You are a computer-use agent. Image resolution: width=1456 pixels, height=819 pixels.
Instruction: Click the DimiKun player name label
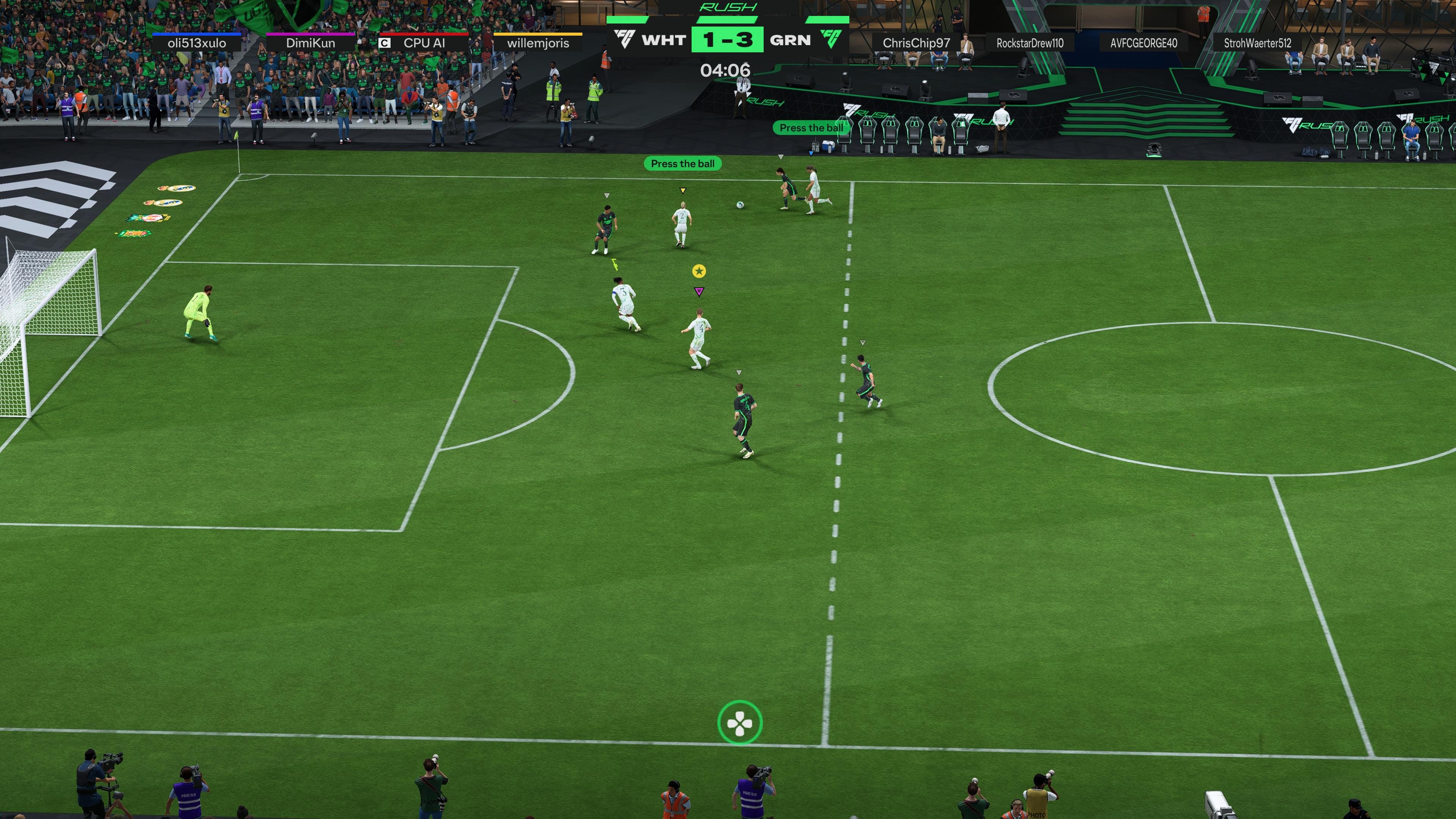[x=311, y=42]
